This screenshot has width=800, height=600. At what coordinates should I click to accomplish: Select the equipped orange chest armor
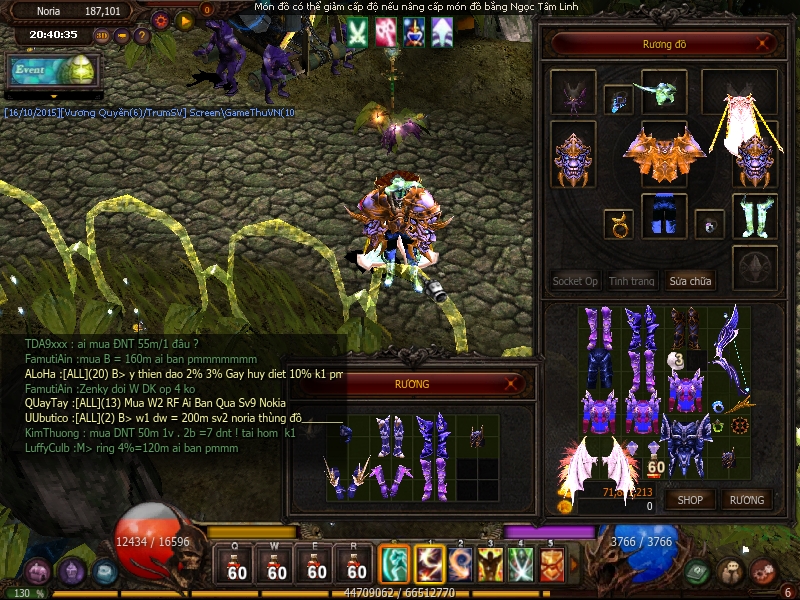657,153
